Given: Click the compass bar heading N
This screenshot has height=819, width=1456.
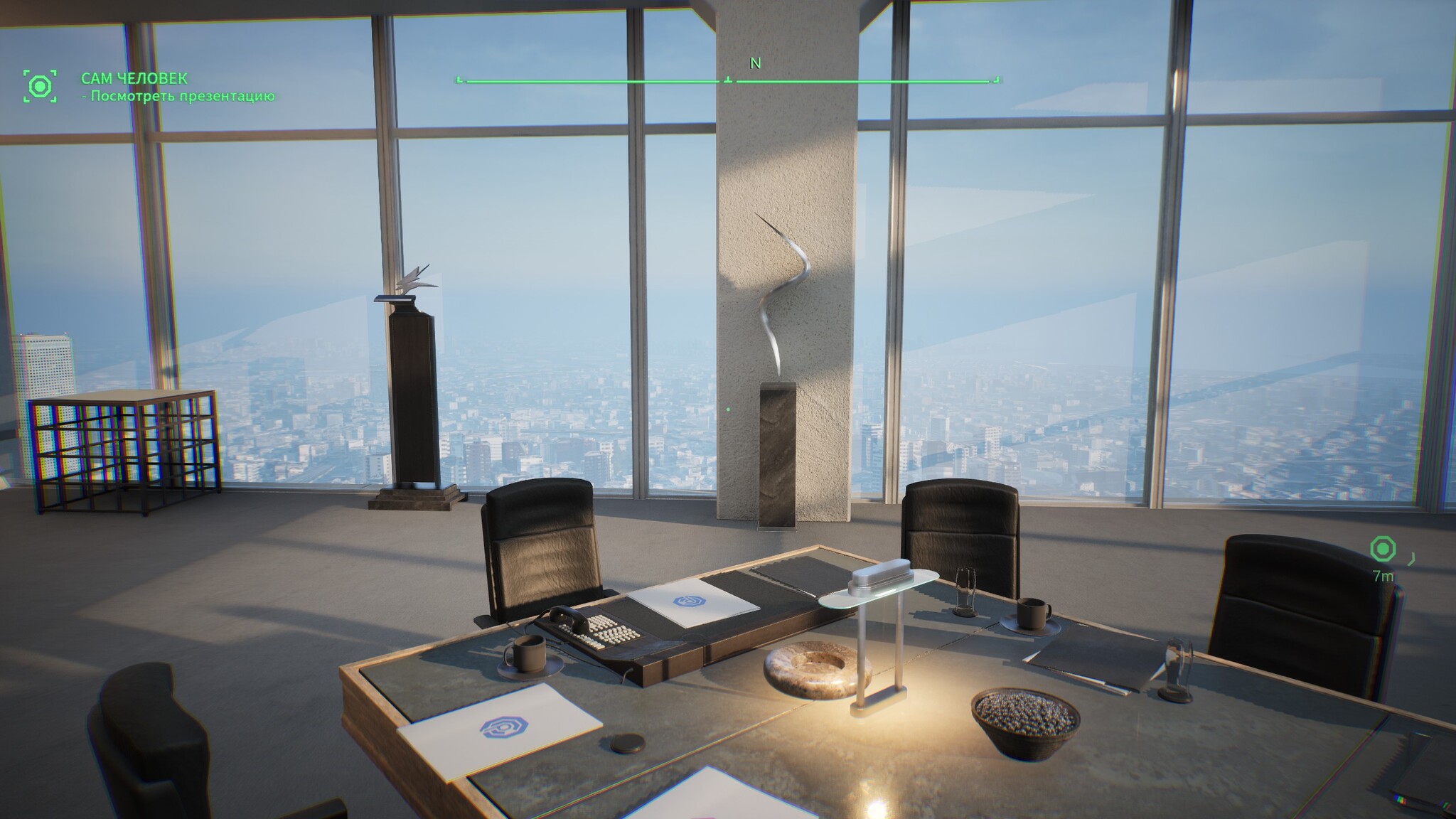Looking at the screenshot, I should (x=755, y=64).
